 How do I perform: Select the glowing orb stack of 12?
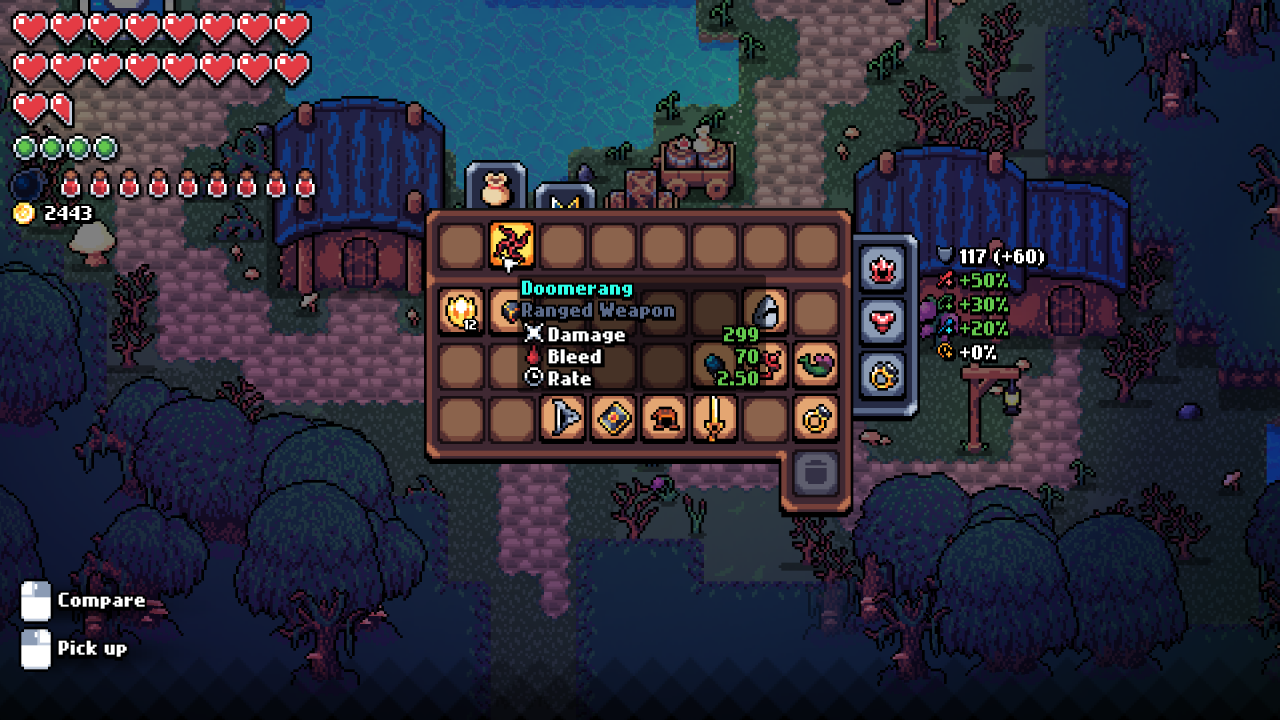(461, 311)
